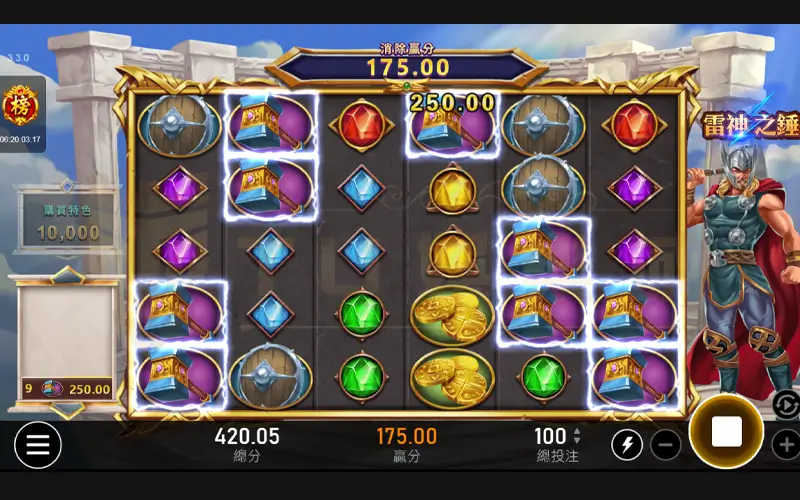
Task: Toggle the lightning turbo spin mode
Action: (x=627, y=444)
